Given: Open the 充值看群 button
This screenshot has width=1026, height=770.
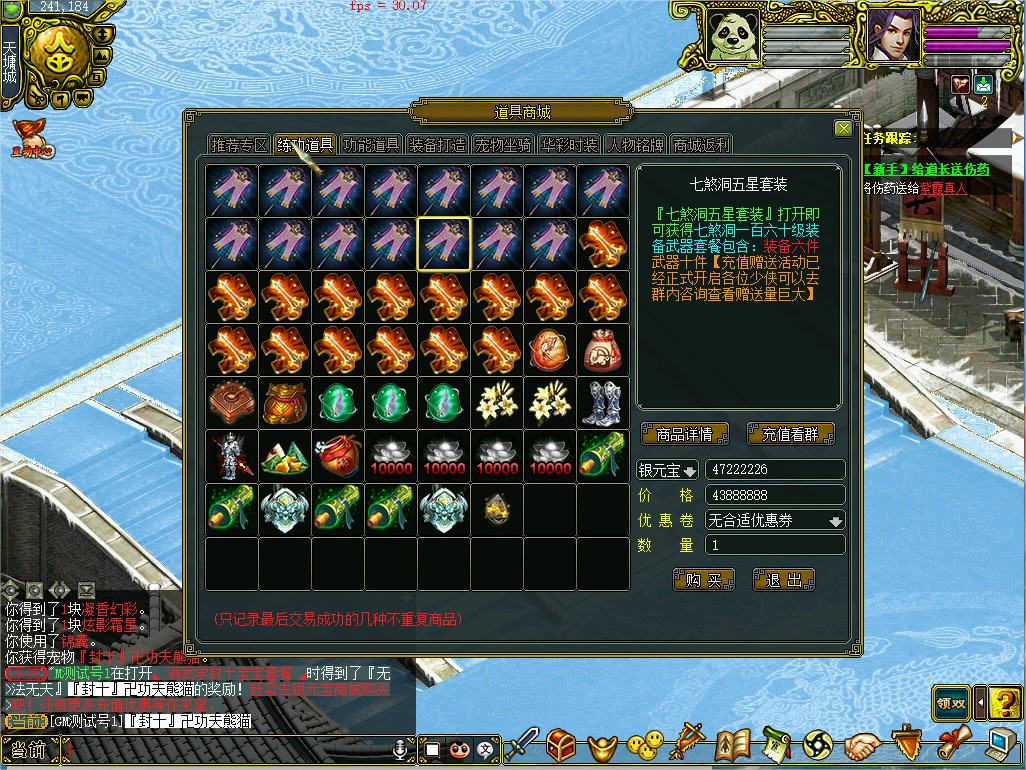Looking at the screenshot, I should point(790,434).
